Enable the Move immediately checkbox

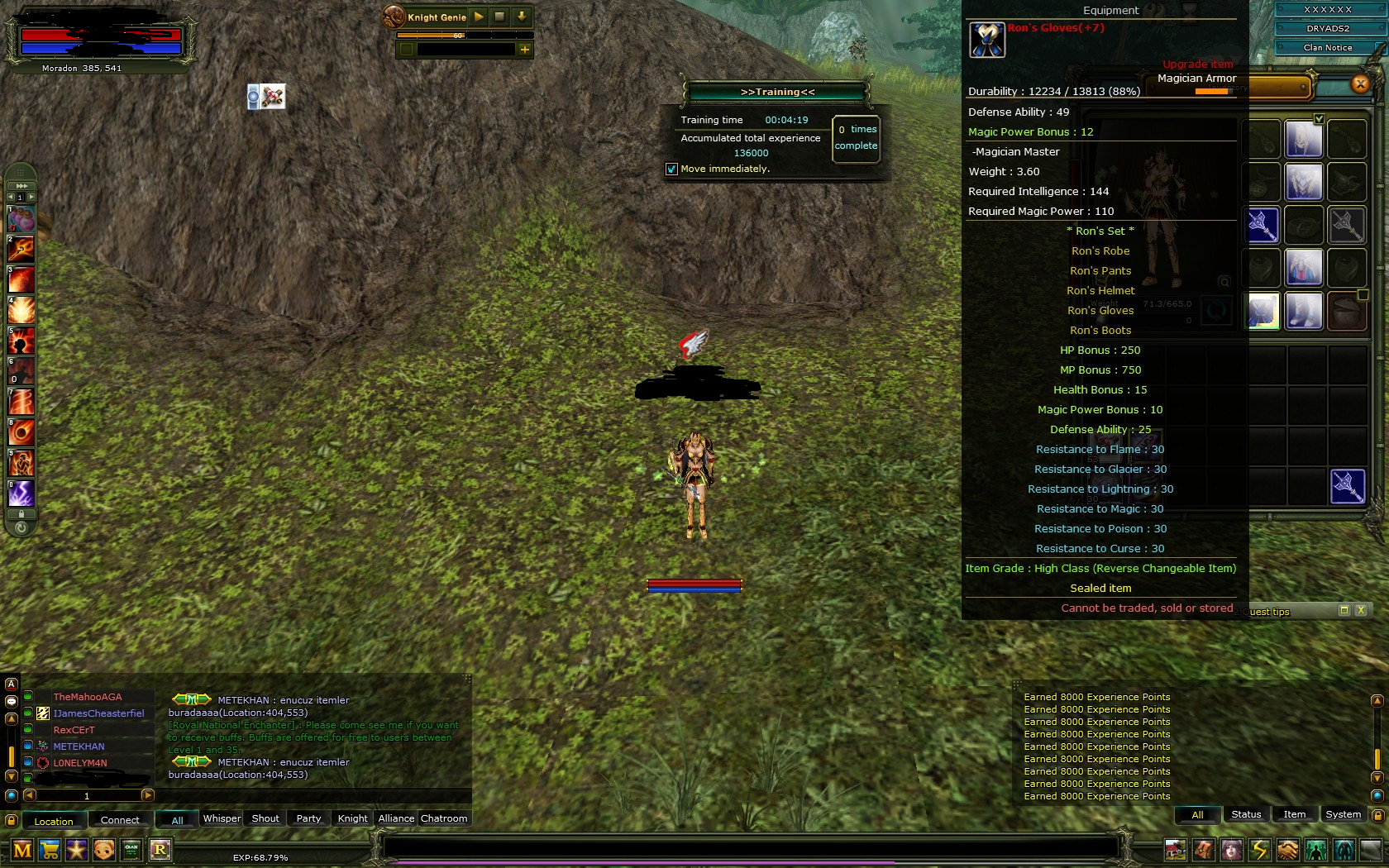pos(671,169)
